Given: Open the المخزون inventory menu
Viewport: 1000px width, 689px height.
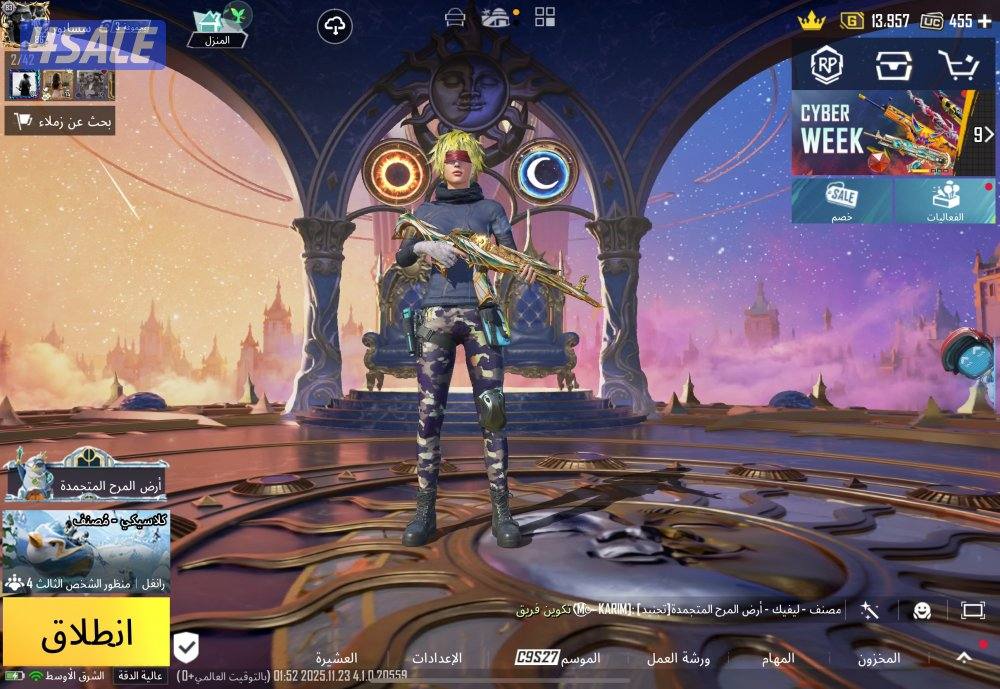Looking at the screenshot, I should point(878,658).
